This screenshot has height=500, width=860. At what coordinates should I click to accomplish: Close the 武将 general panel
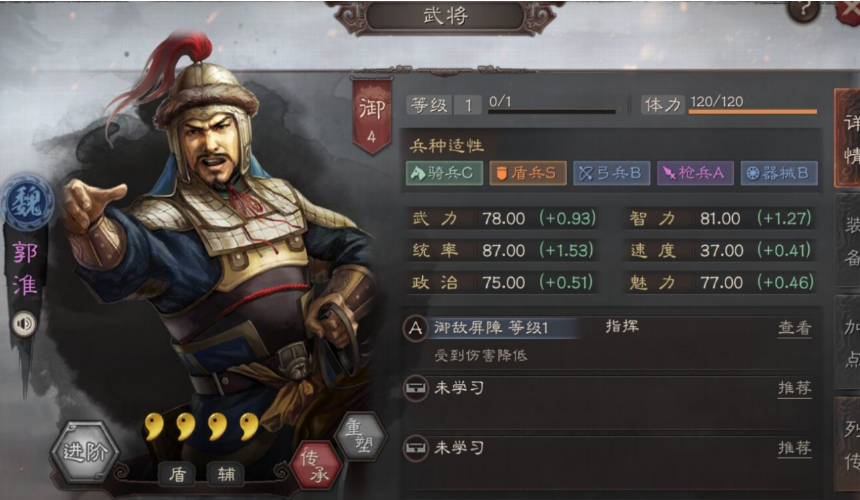point(849,10)
